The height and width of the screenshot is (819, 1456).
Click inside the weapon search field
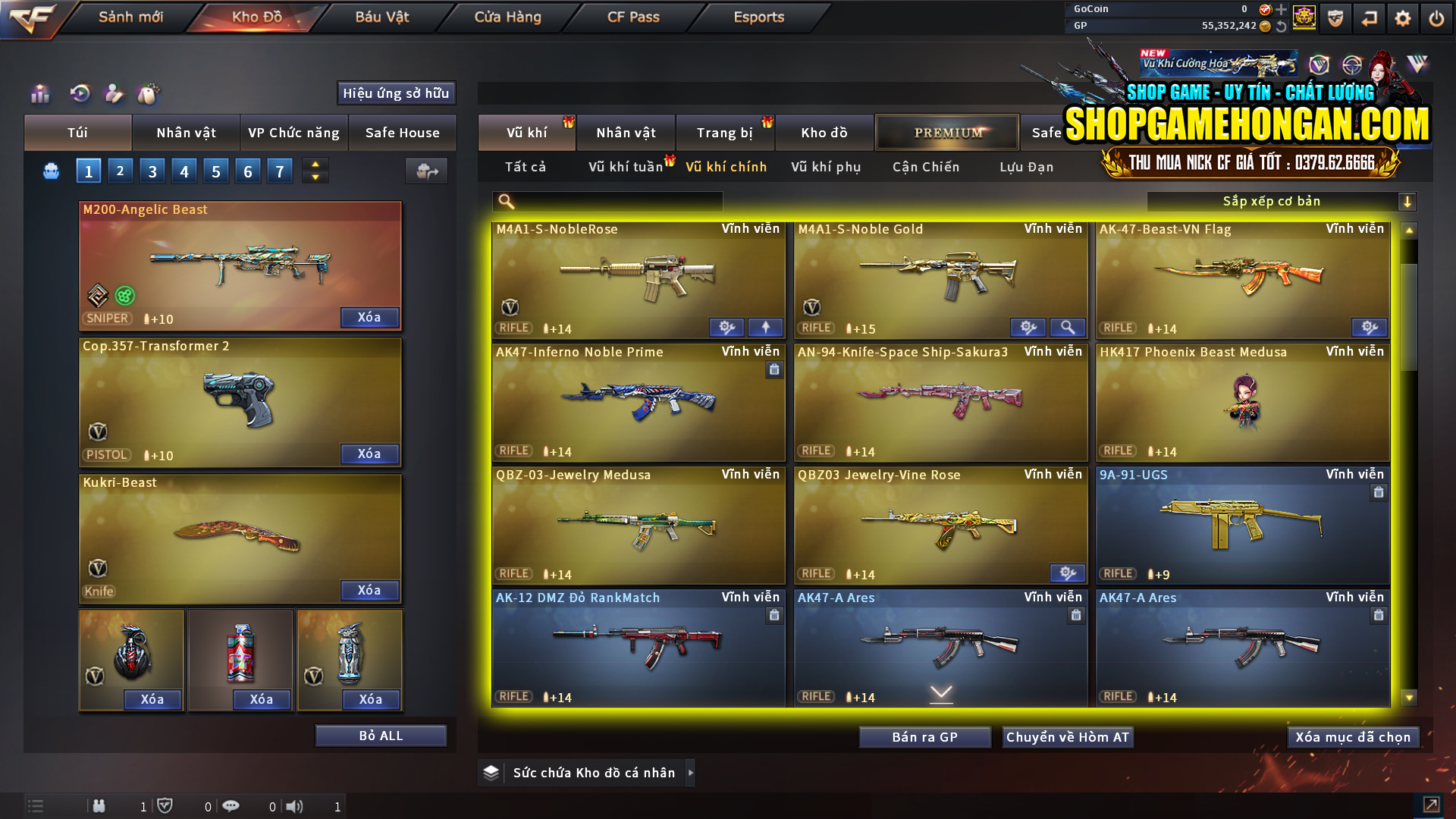[607, 202]
